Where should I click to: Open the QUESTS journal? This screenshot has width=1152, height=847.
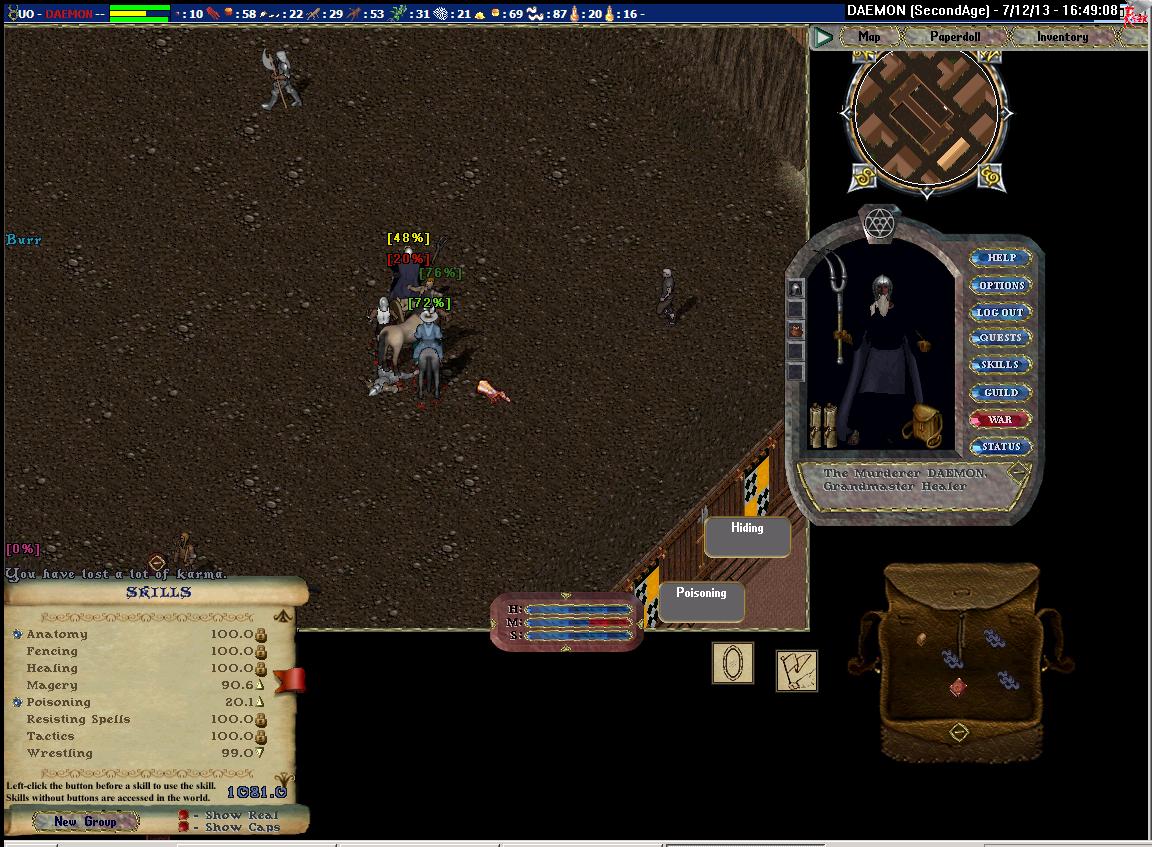point(1000,338)
